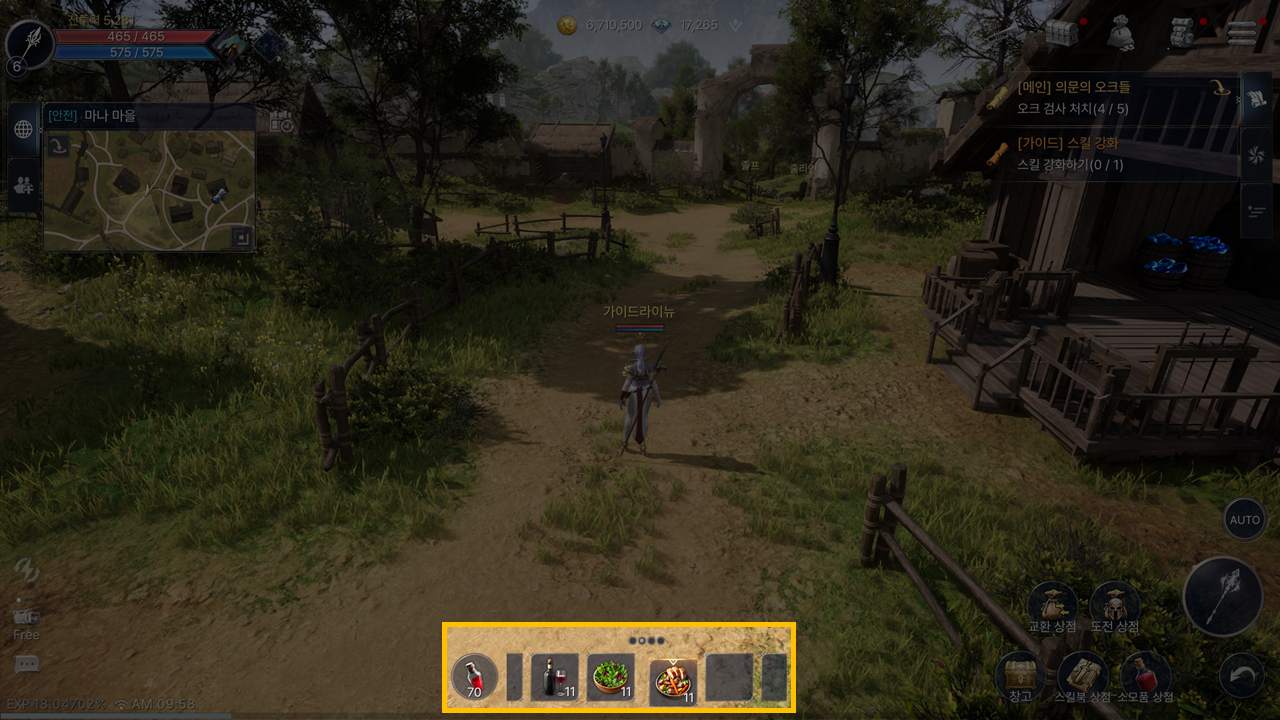The image size is (1280, 720).
Task: Select the wine bottle hotbar item
Action: tap(555, 678)
